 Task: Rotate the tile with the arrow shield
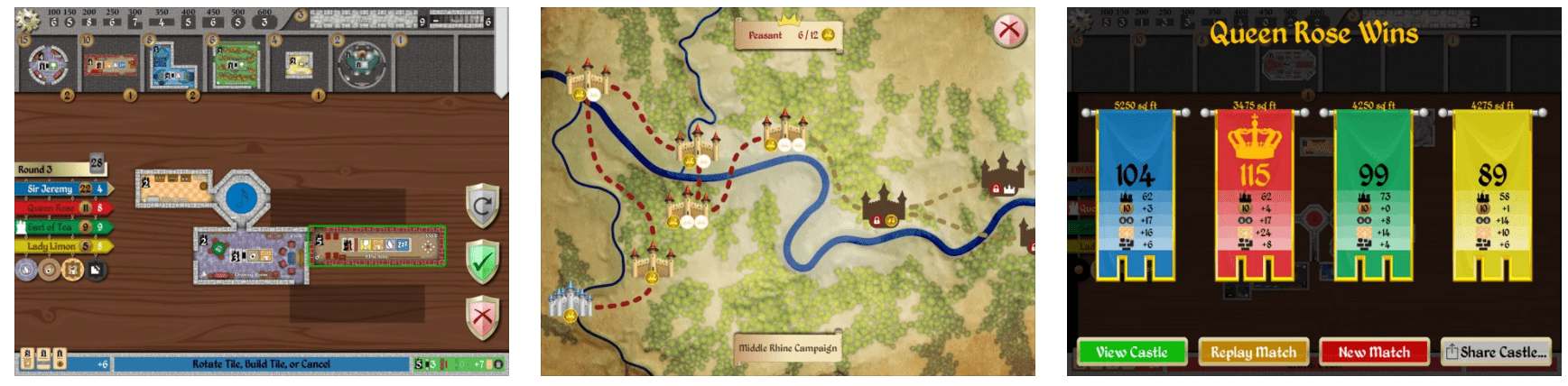point(482,207)
